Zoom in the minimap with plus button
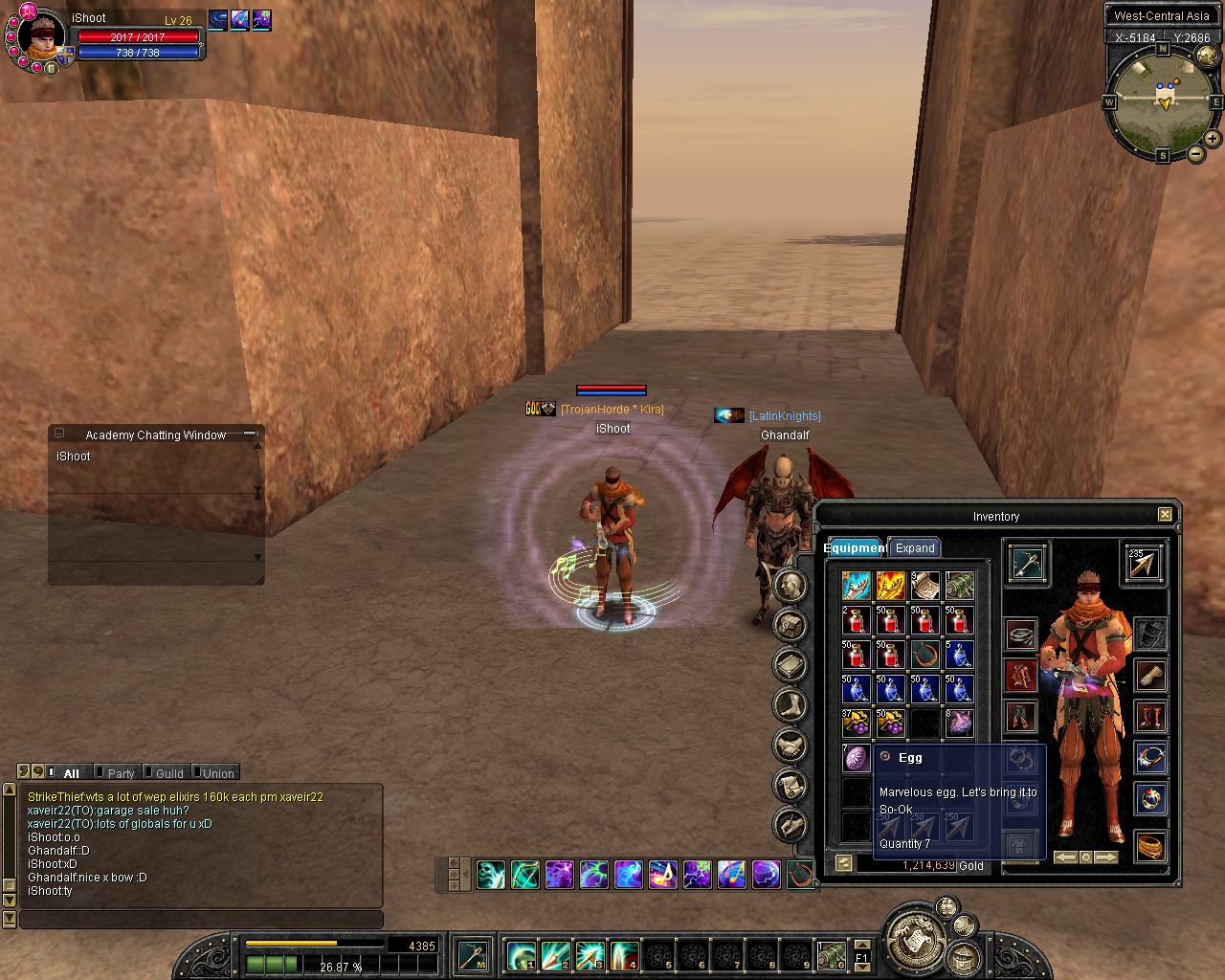 pyautogui.click(x=1213, y=139)
